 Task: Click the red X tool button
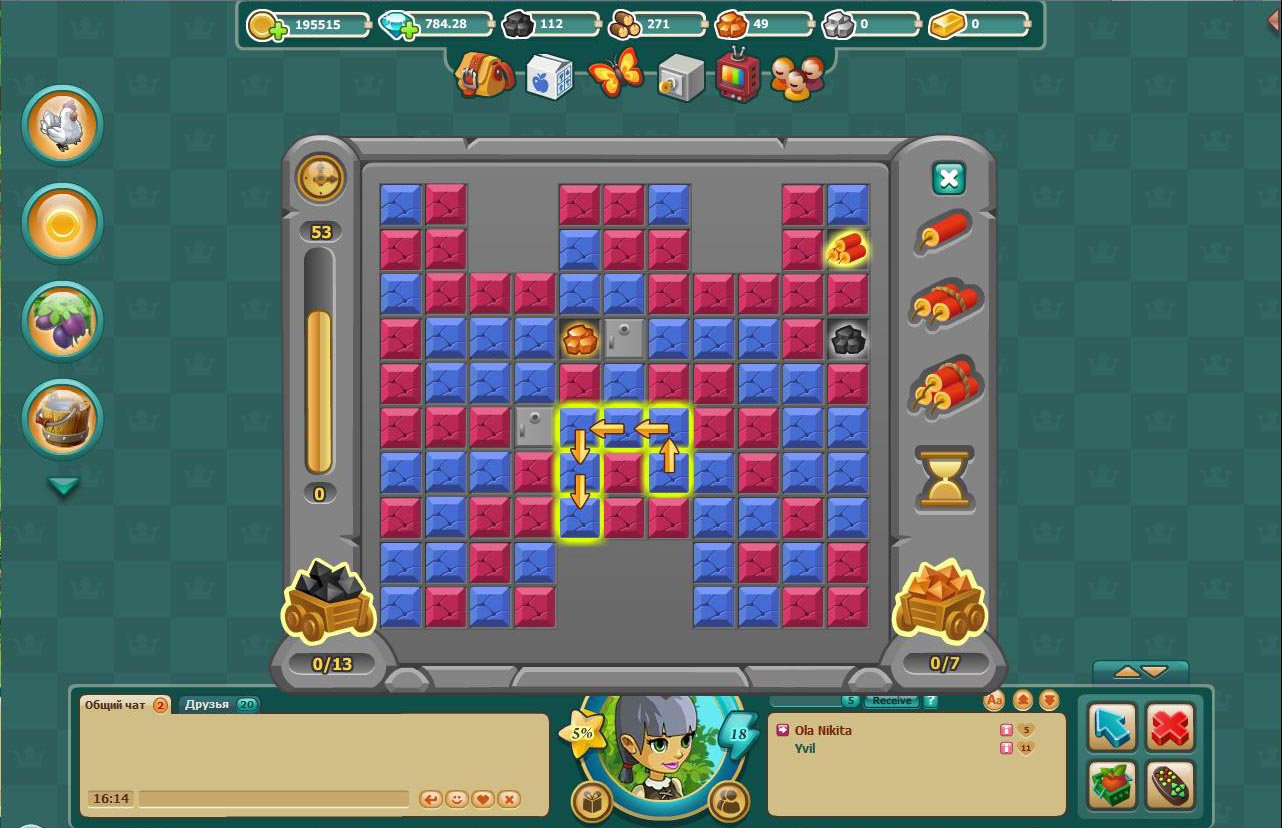(x=1169, y=727)
